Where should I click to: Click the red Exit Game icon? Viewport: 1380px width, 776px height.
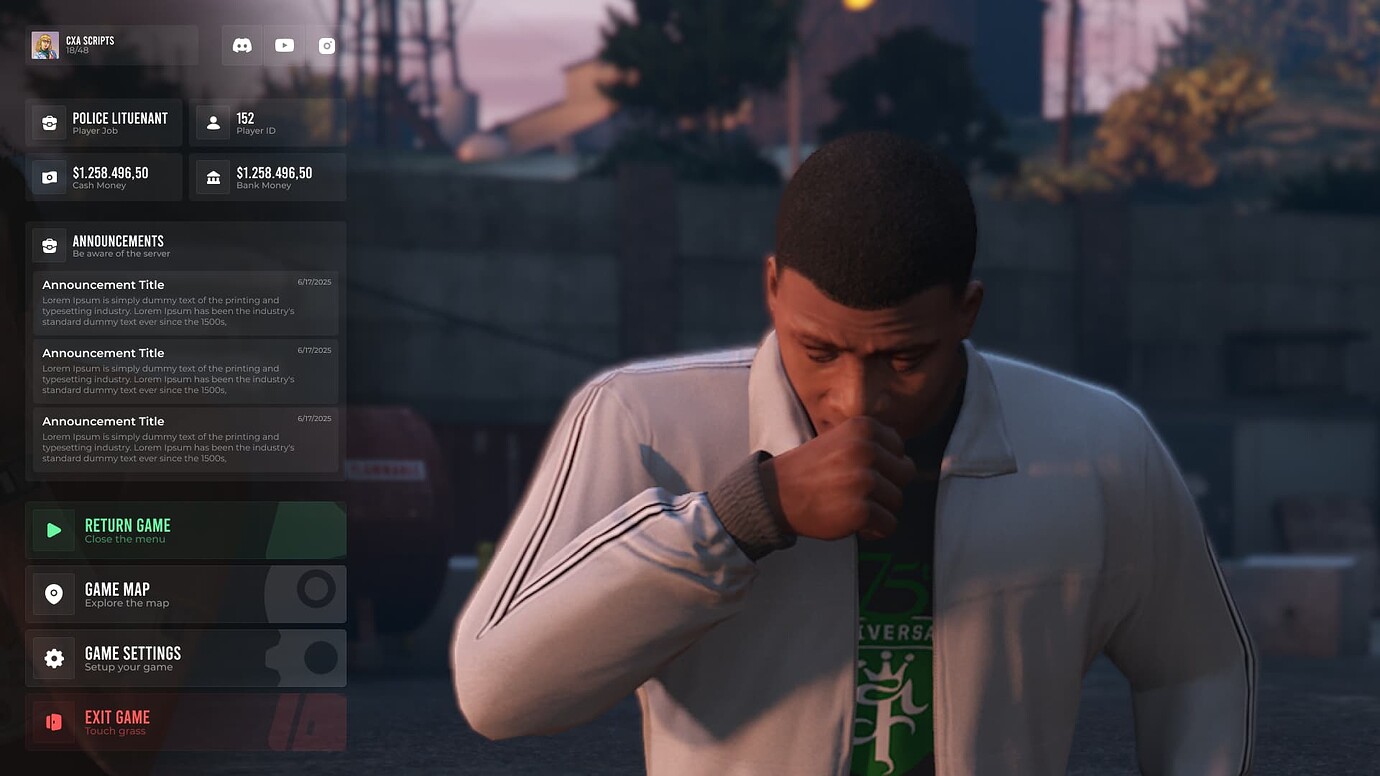[x=52, y=721]
